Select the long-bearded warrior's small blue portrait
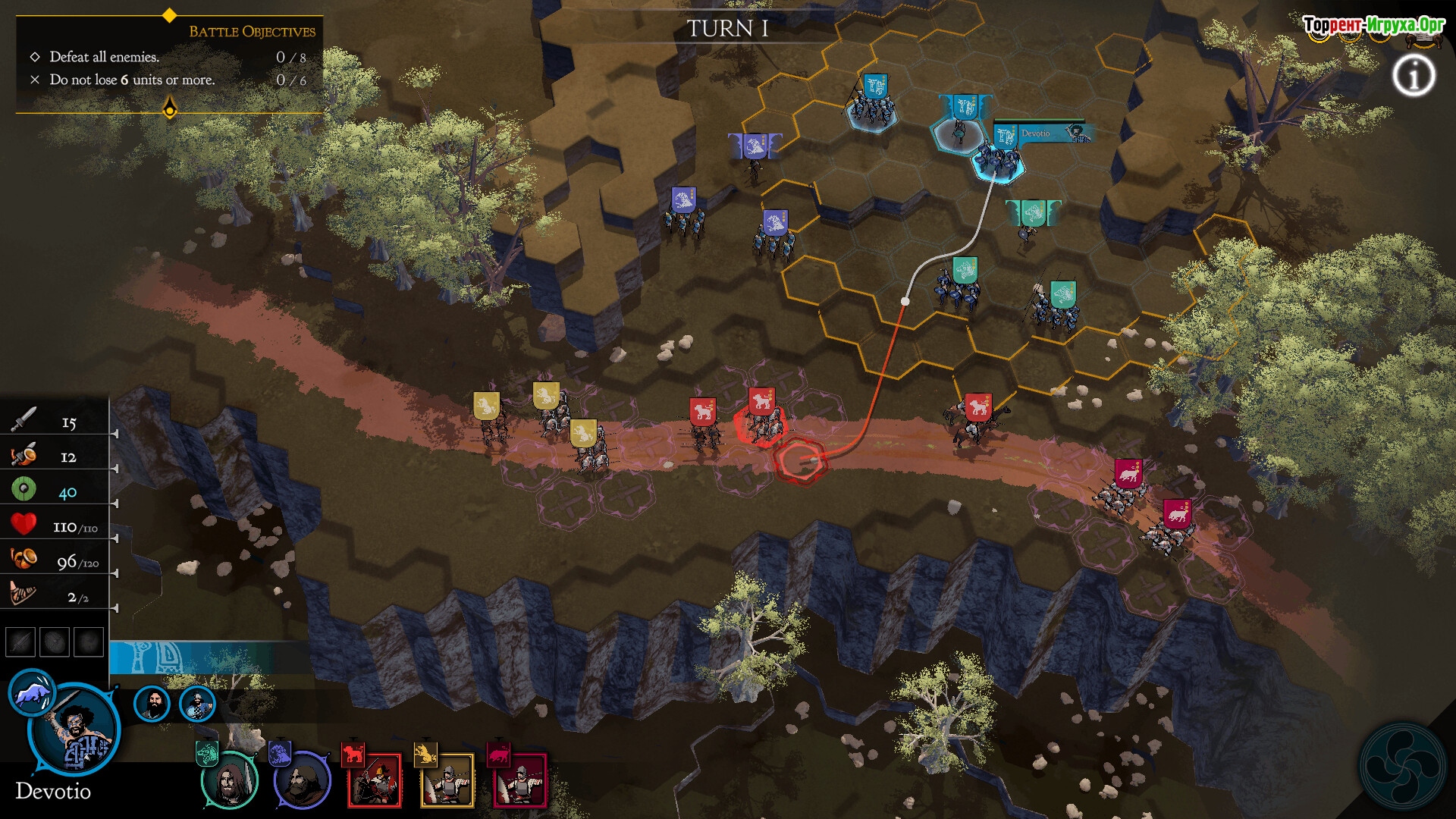 [152, 704]
